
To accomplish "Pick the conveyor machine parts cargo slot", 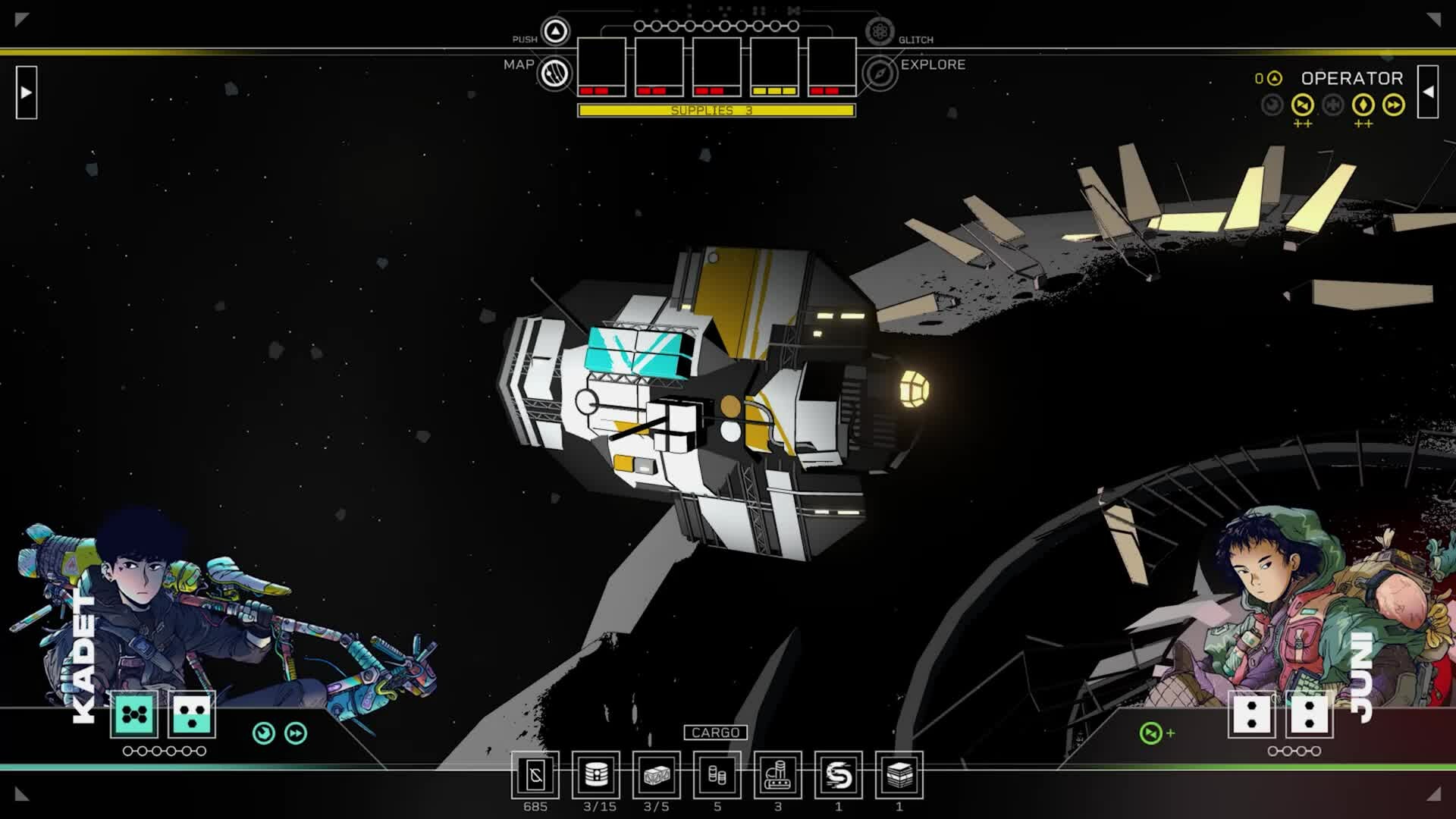I will (778, 775).
